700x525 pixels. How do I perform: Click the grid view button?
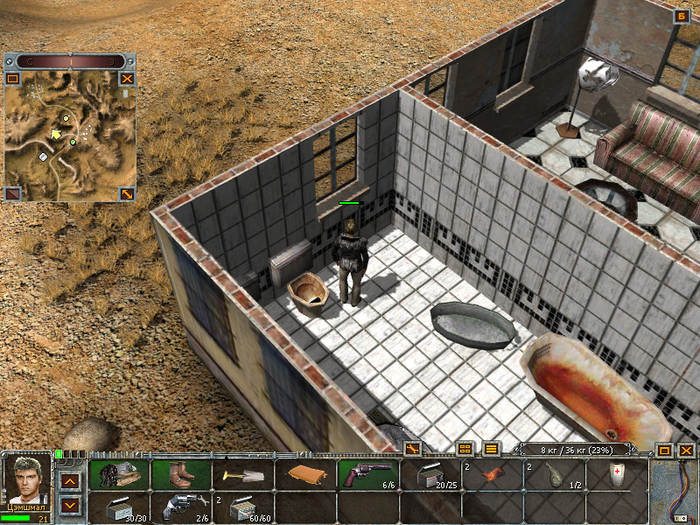464,449
